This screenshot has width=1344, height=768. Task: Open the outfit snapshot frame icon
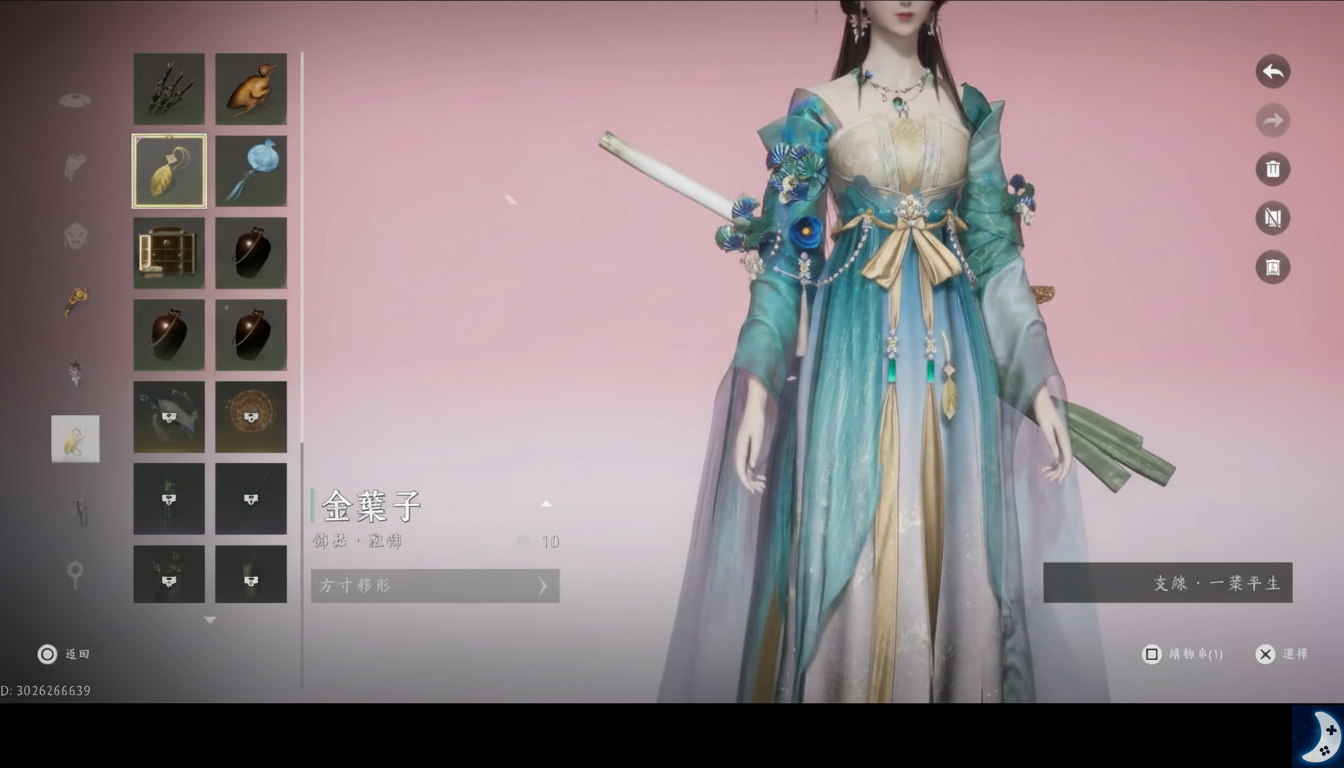[1272, 267]
